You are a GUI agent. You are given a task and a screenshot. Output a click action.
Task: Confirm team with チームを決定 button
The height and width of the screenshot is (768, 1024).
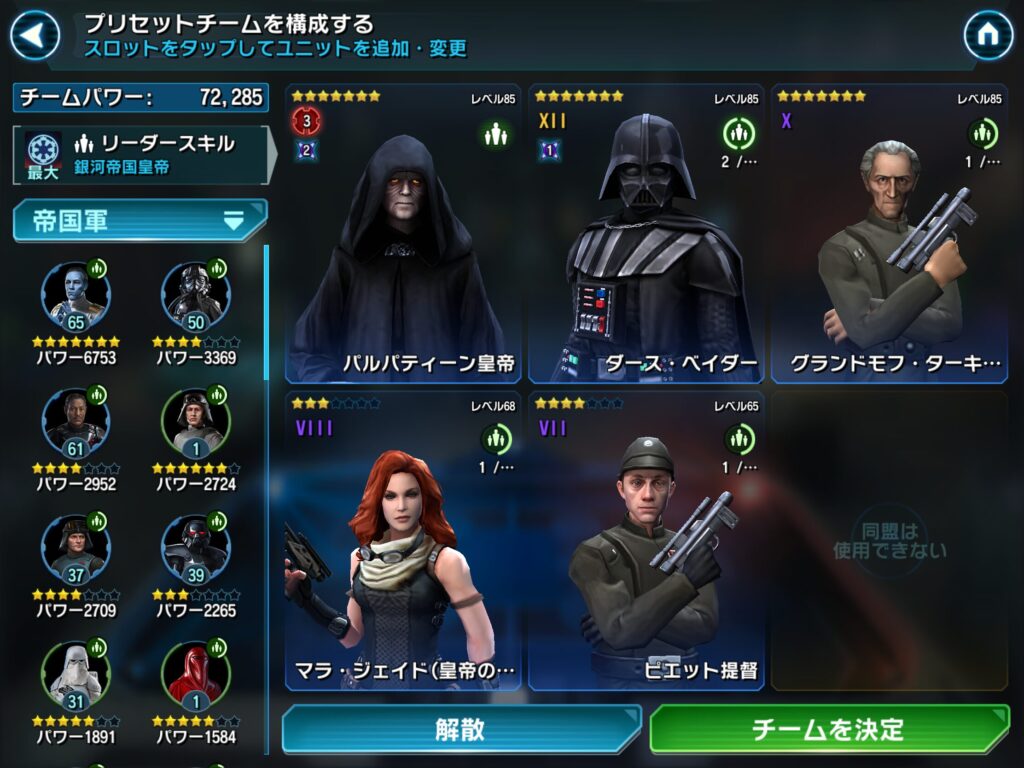(829, 729)
